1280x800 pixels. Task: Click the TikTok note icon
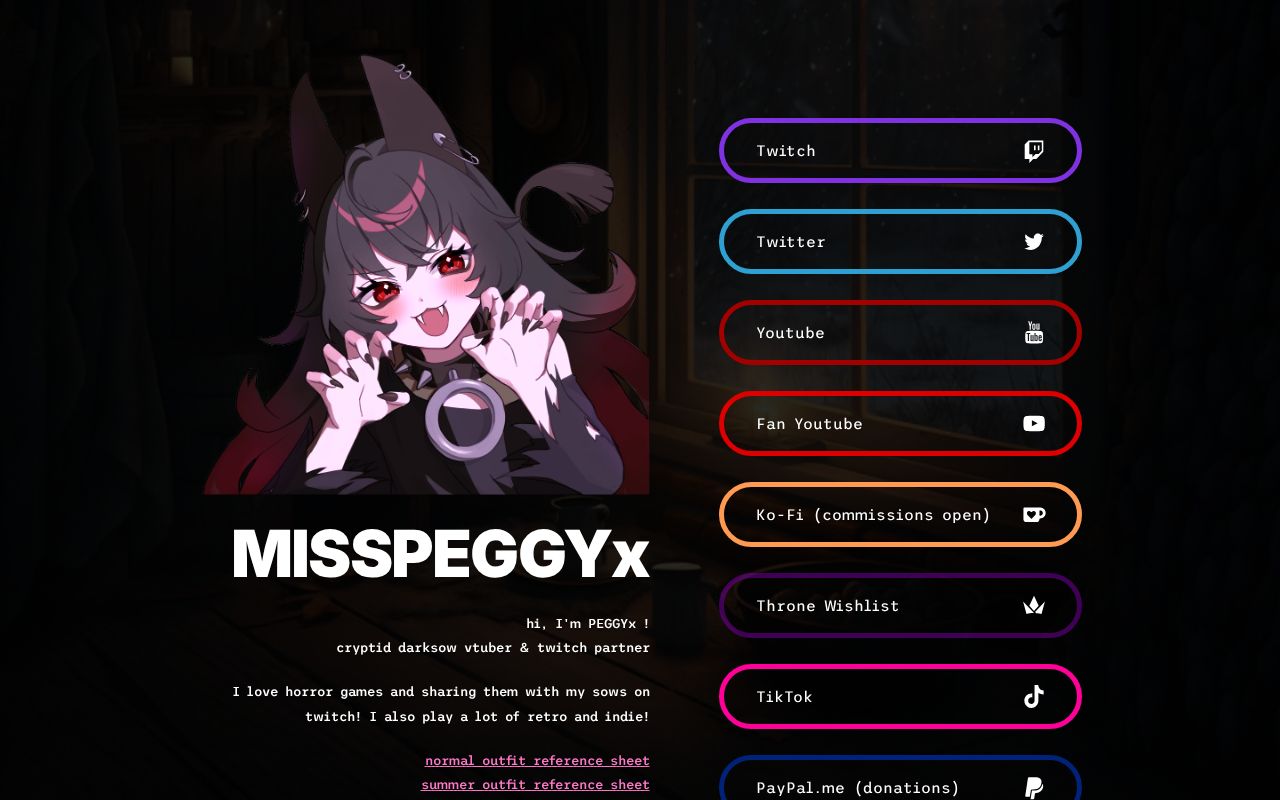[x=1033, y=696]
